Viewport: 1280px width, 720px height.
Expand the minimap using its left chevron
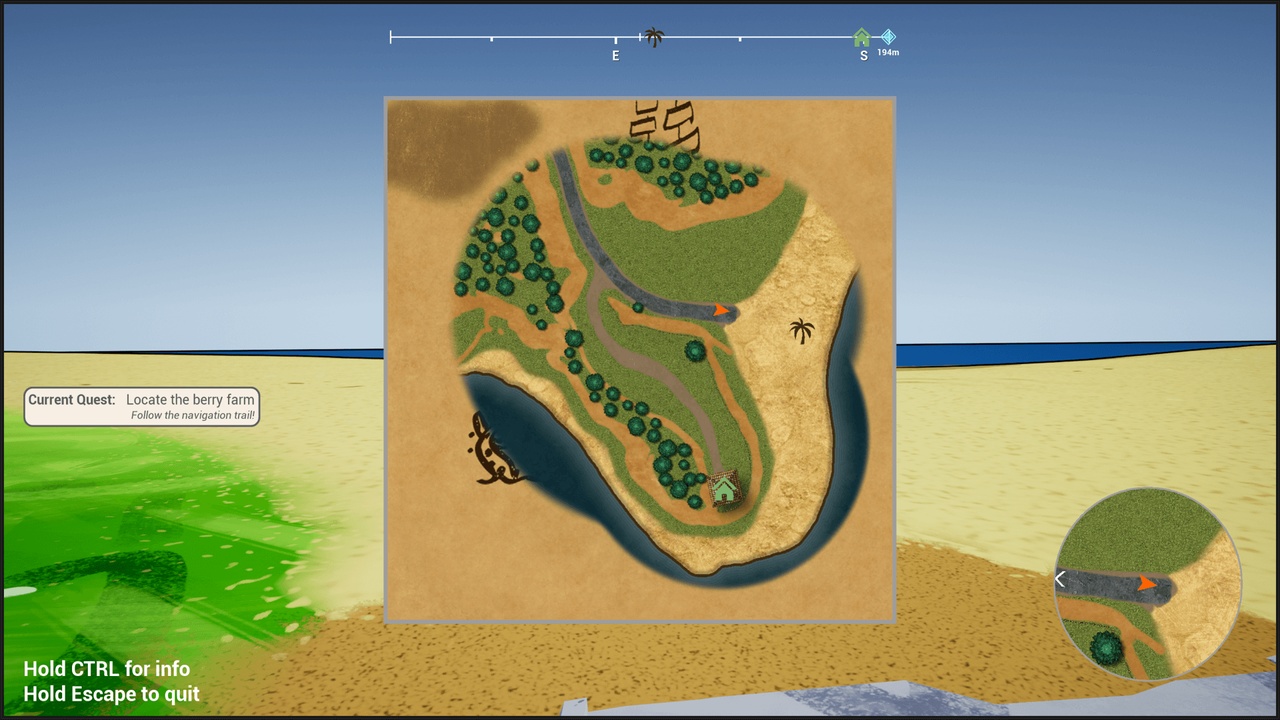point(1060,579)
